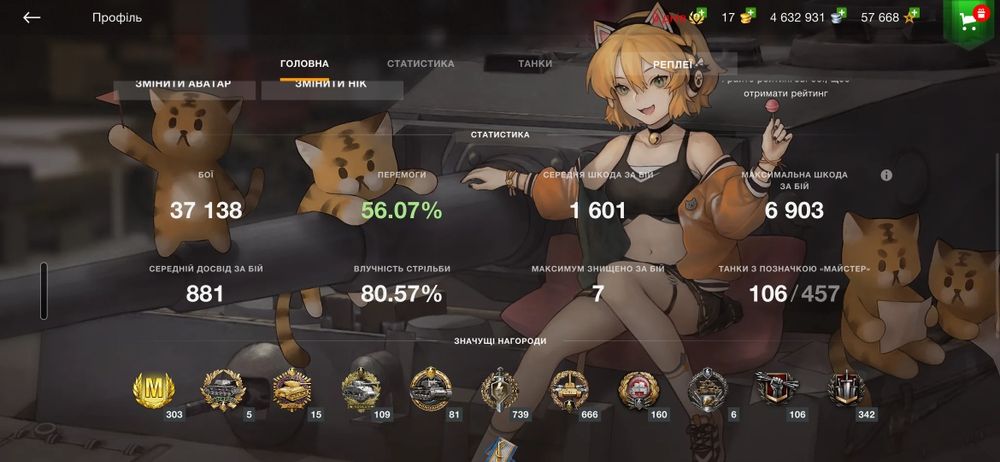Go back using the arrow button
1000x462 pixels.
pyautogui.click(x=32, y=18)
